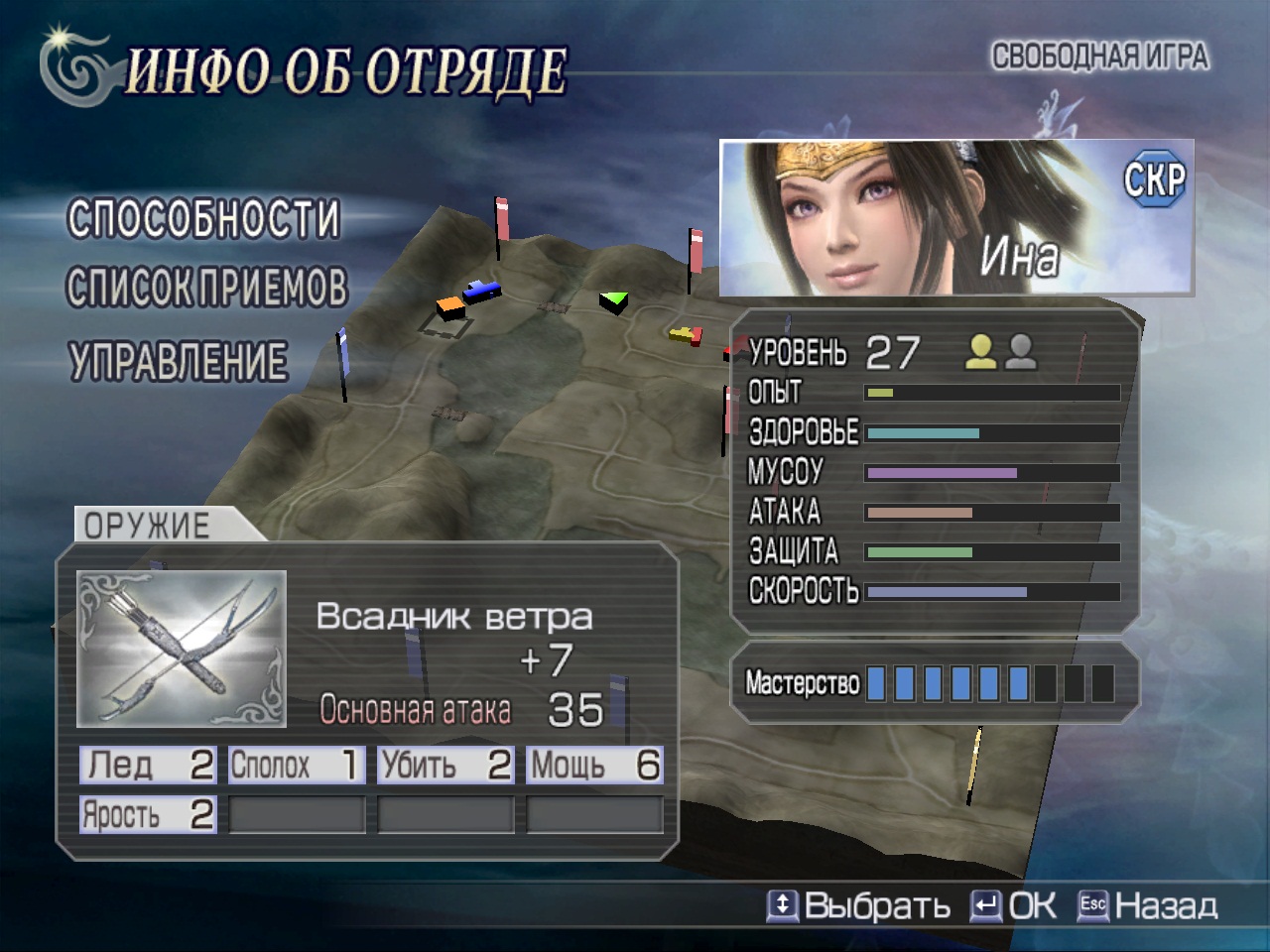Select the Сполох attribute slot
The image size is (1270, 952).
(x=296, y=766)
